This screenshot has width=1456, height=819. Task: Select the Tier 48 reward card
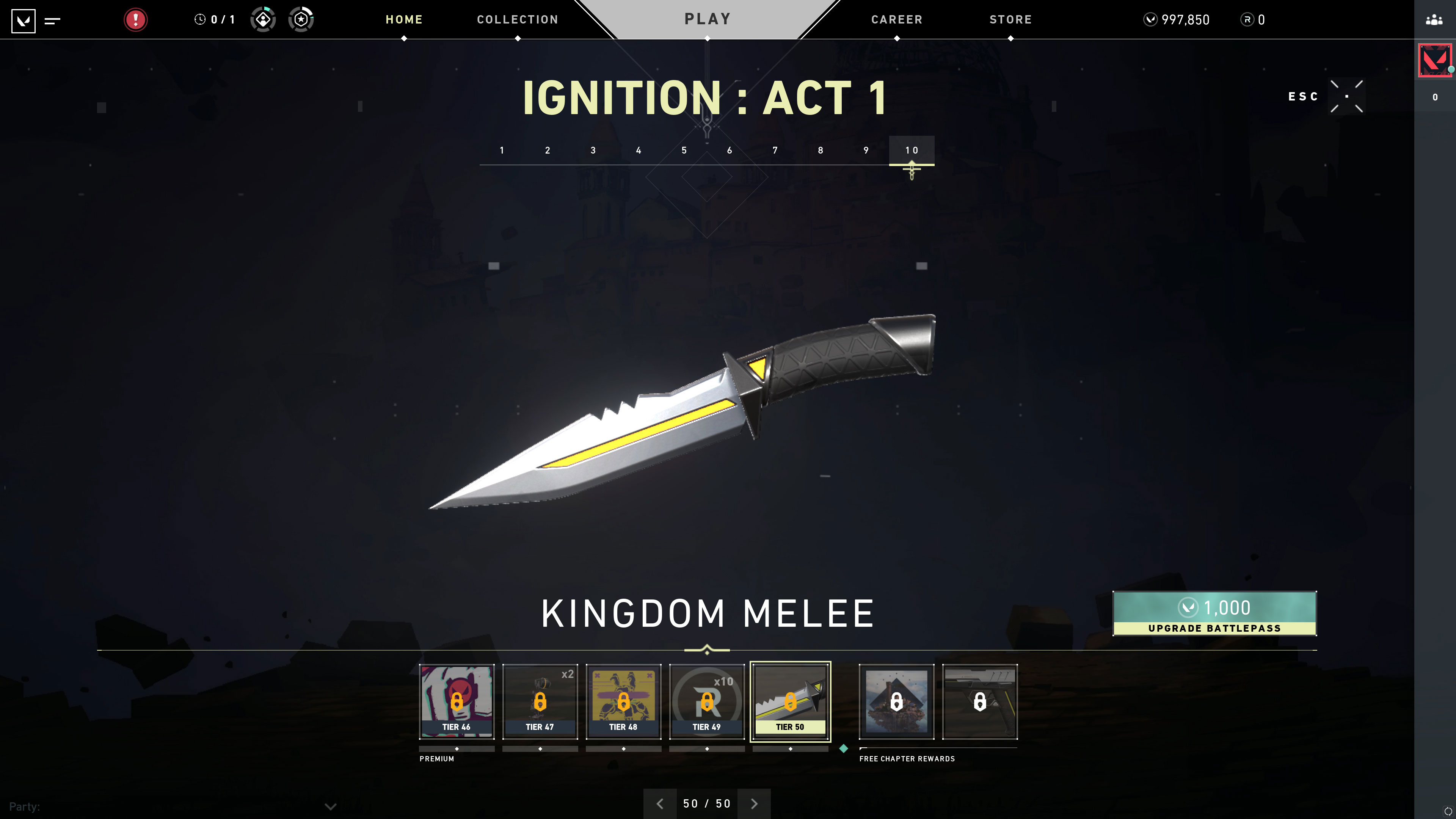pyautogui.click(x=623, y=701)
